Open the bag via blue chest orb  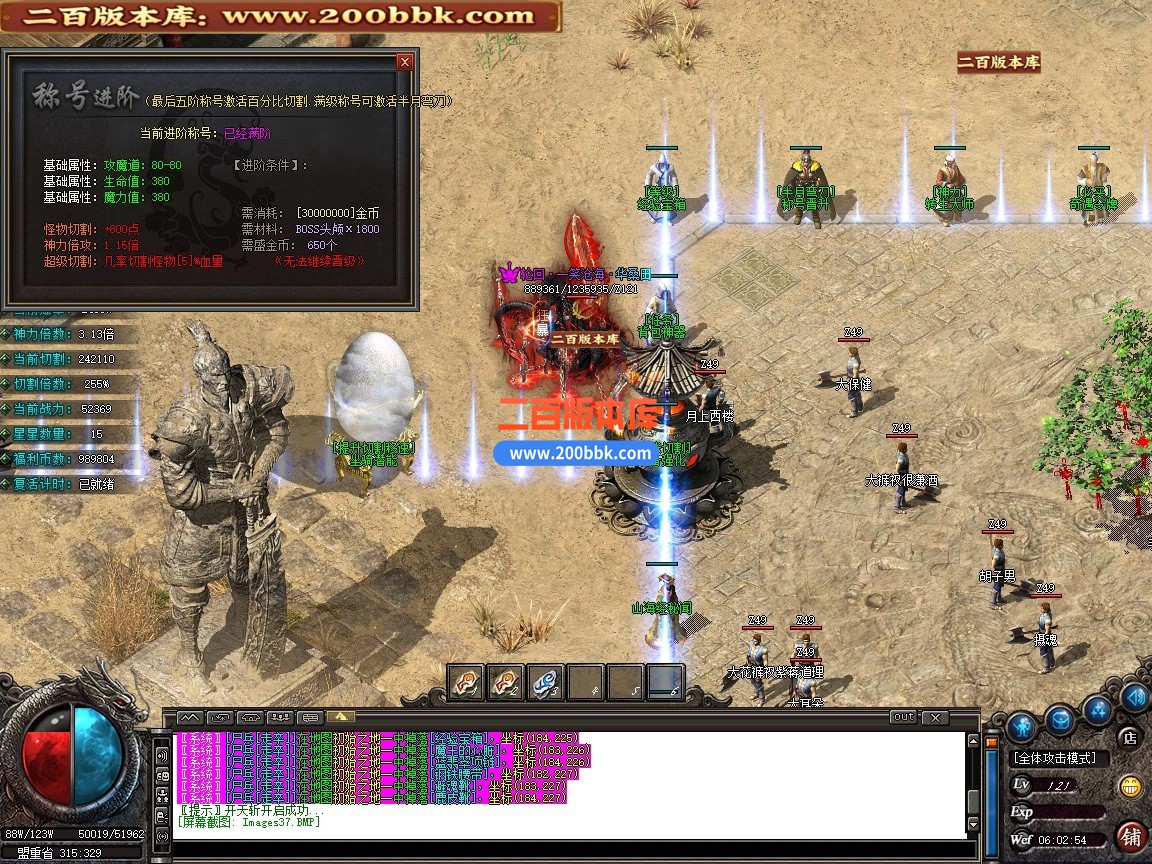1060,717
